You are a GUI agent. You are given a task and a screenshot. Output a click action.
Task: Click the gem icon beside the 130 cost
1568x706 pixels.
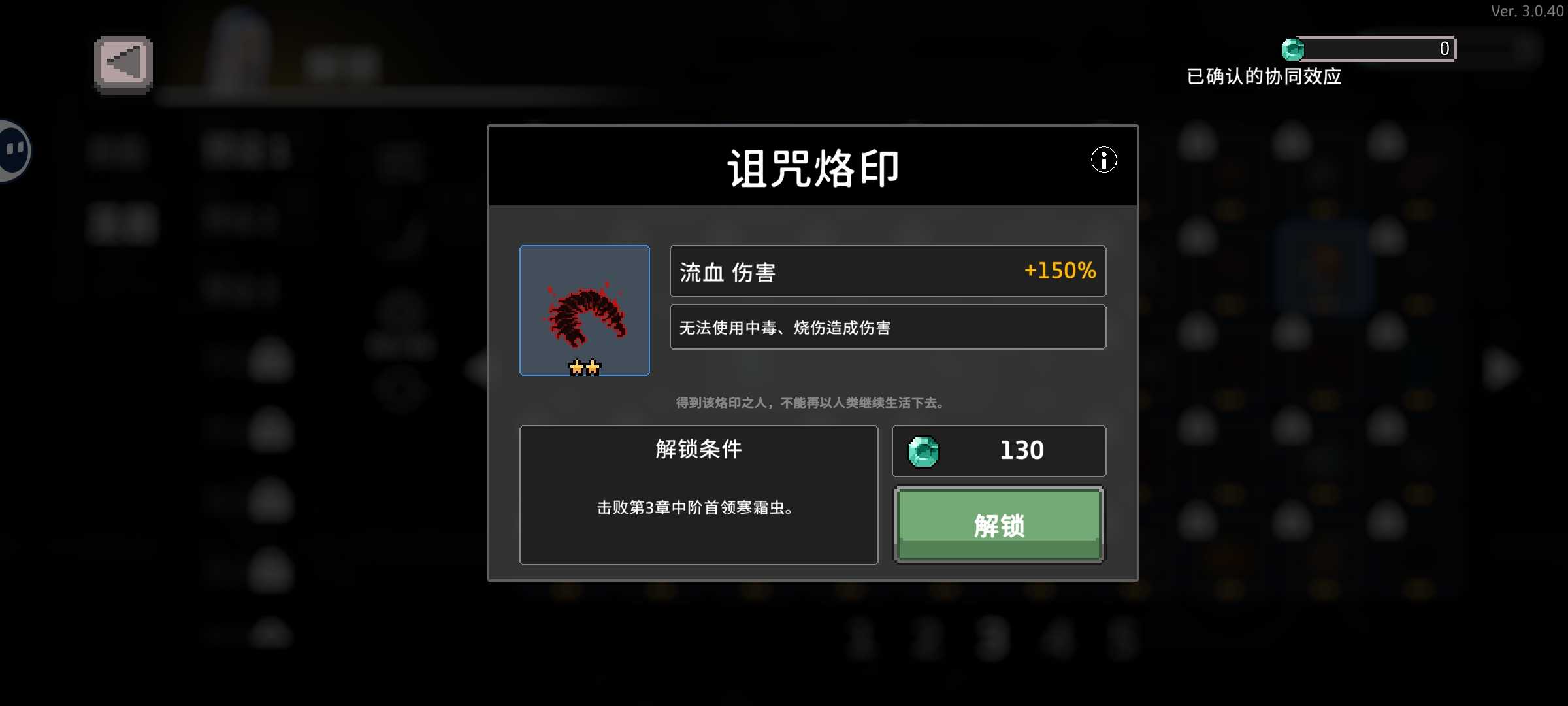tap(925, 450)
